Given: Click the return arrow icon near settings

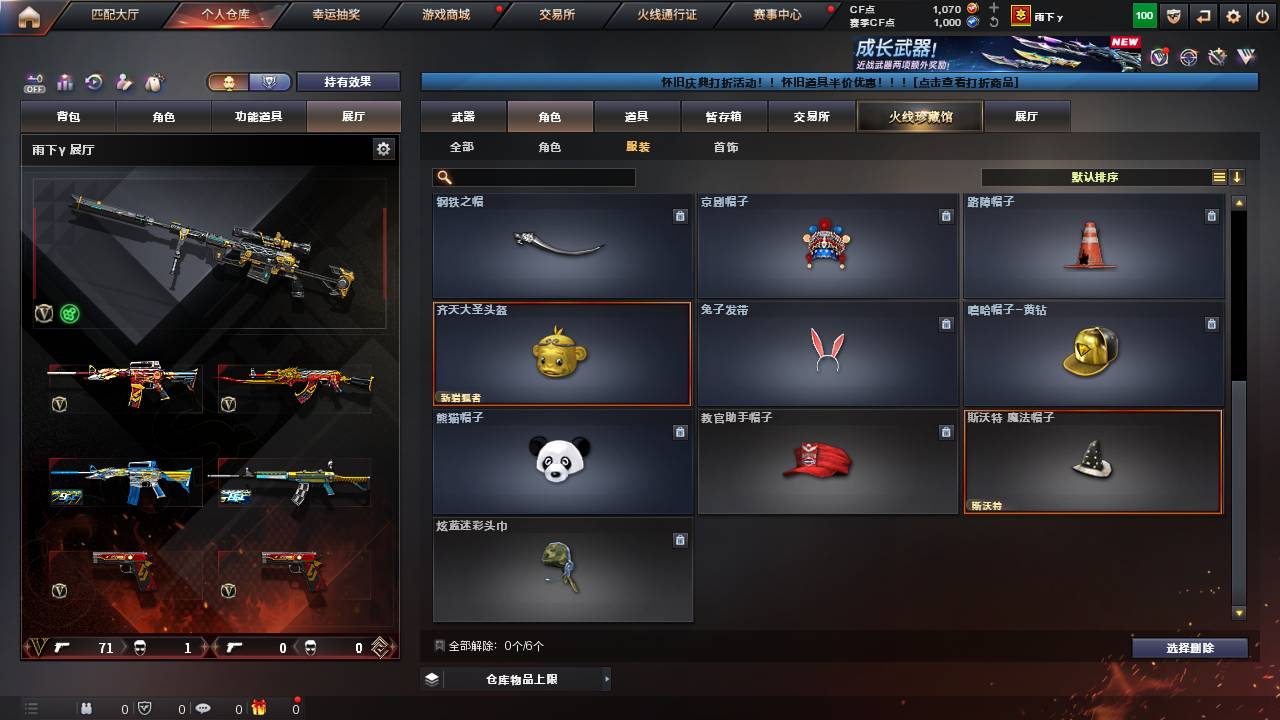Looking at the screenshot, I should click(1203, 16).
